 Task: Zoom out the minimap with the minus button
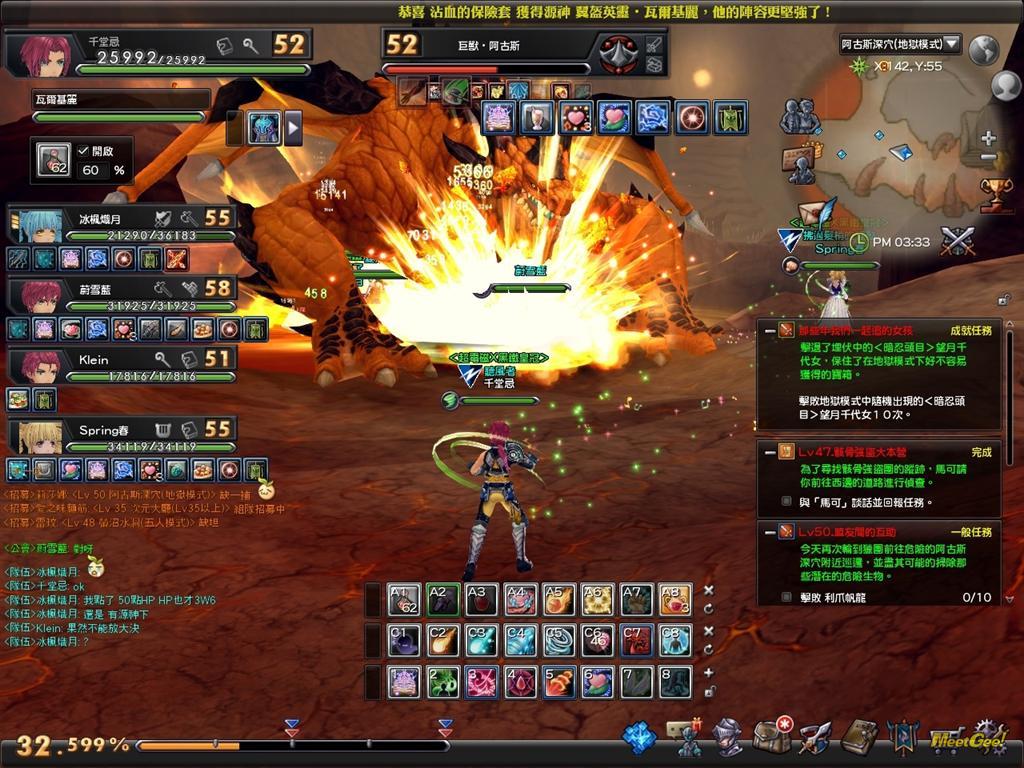tap(988, 158)
